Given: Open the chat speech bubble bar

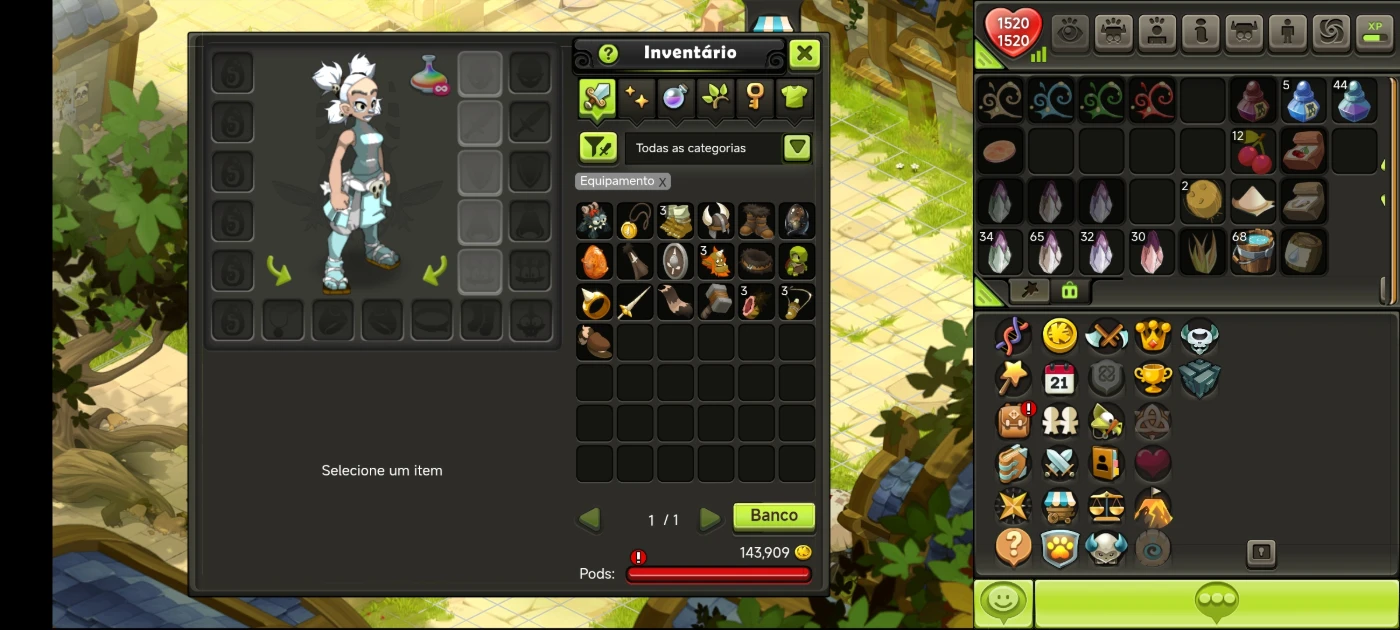Looking at the screenshot, I should 1216,602.
